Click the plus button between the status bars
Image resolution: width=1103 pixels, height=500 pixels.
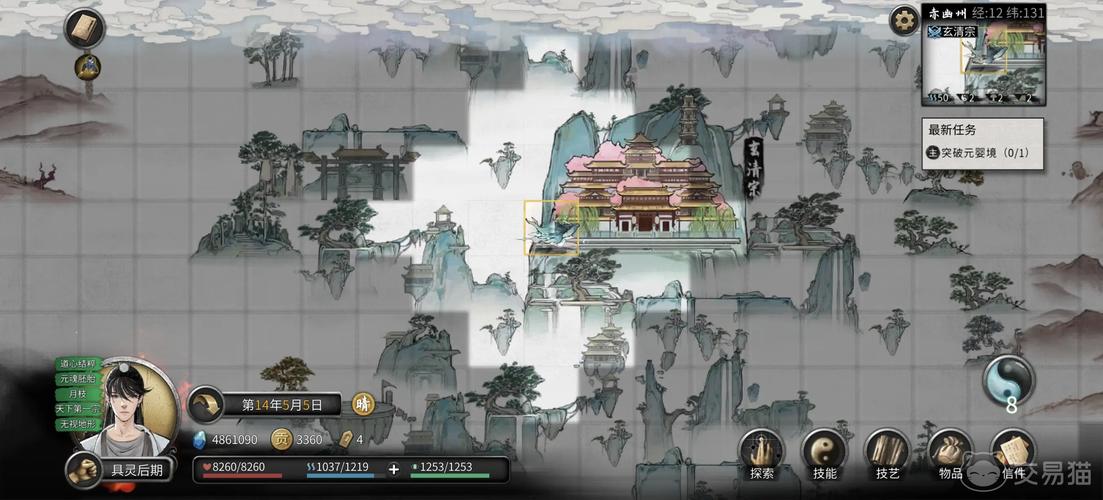(394, 468)
